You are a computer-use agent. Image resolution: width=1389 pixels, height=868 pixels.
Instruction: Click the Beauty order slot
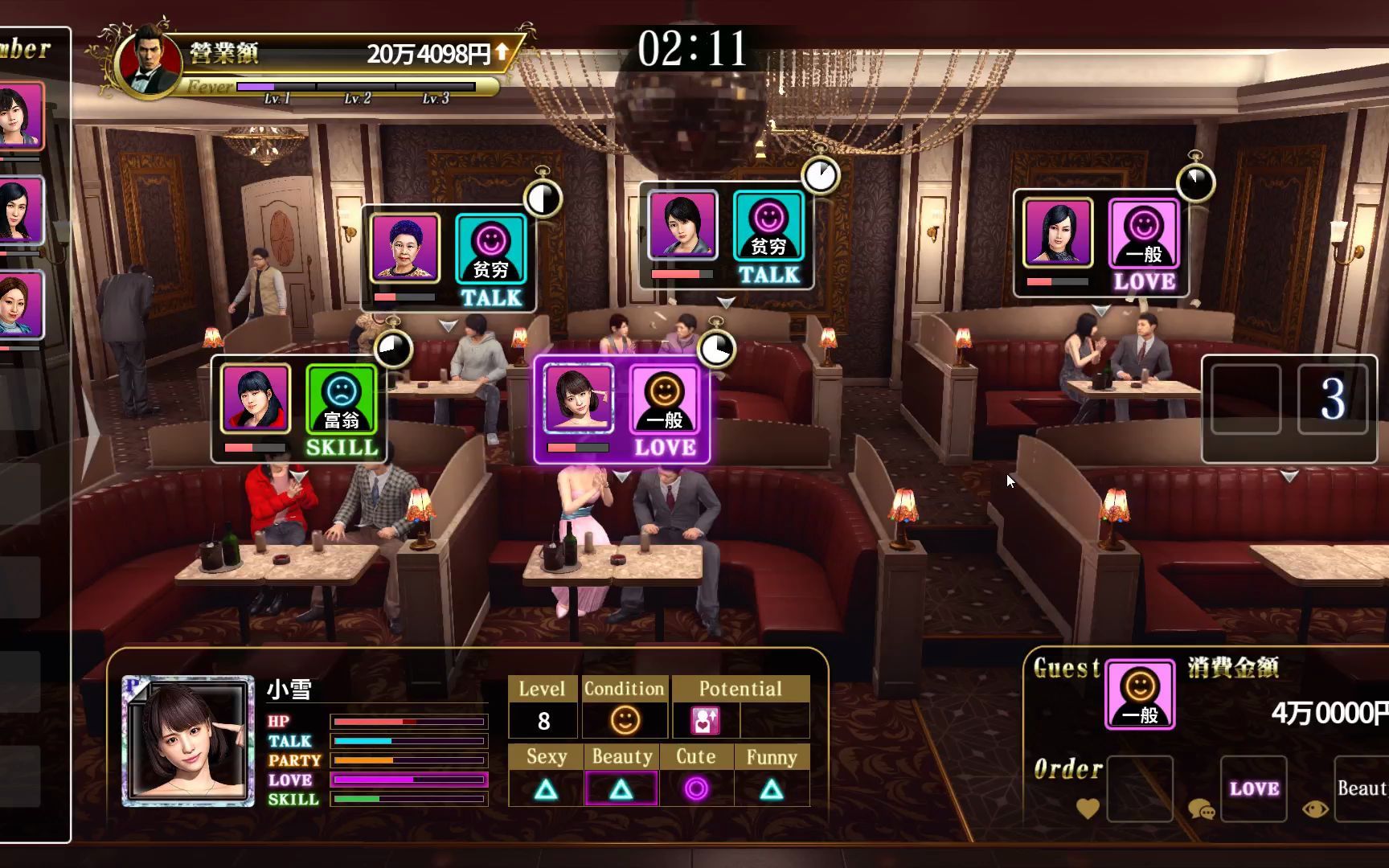tap(1361, 788)
